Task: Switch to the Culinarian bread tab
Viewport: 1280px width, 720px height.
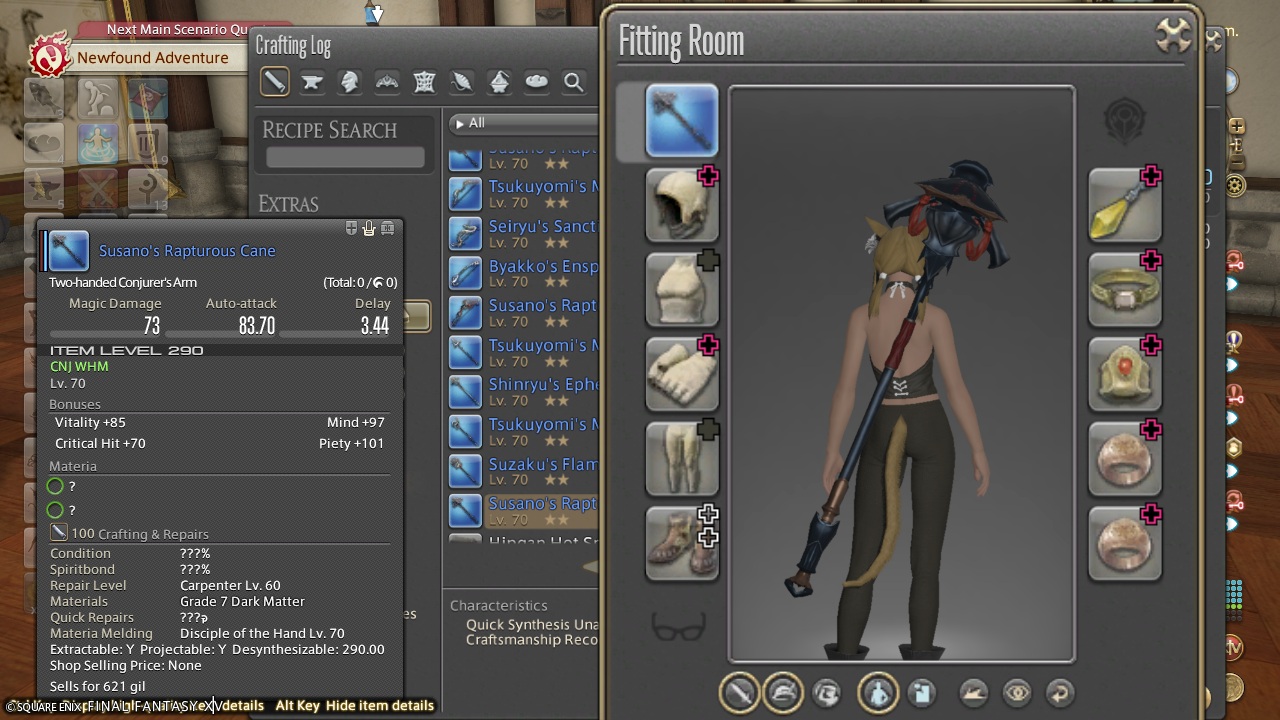Action: pos(537,82)
